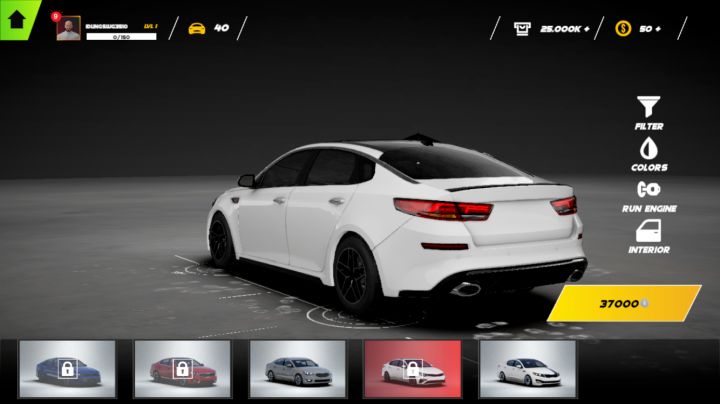720x404 pixels.
Task: Open the car Filter
Action: coord(649,111)
